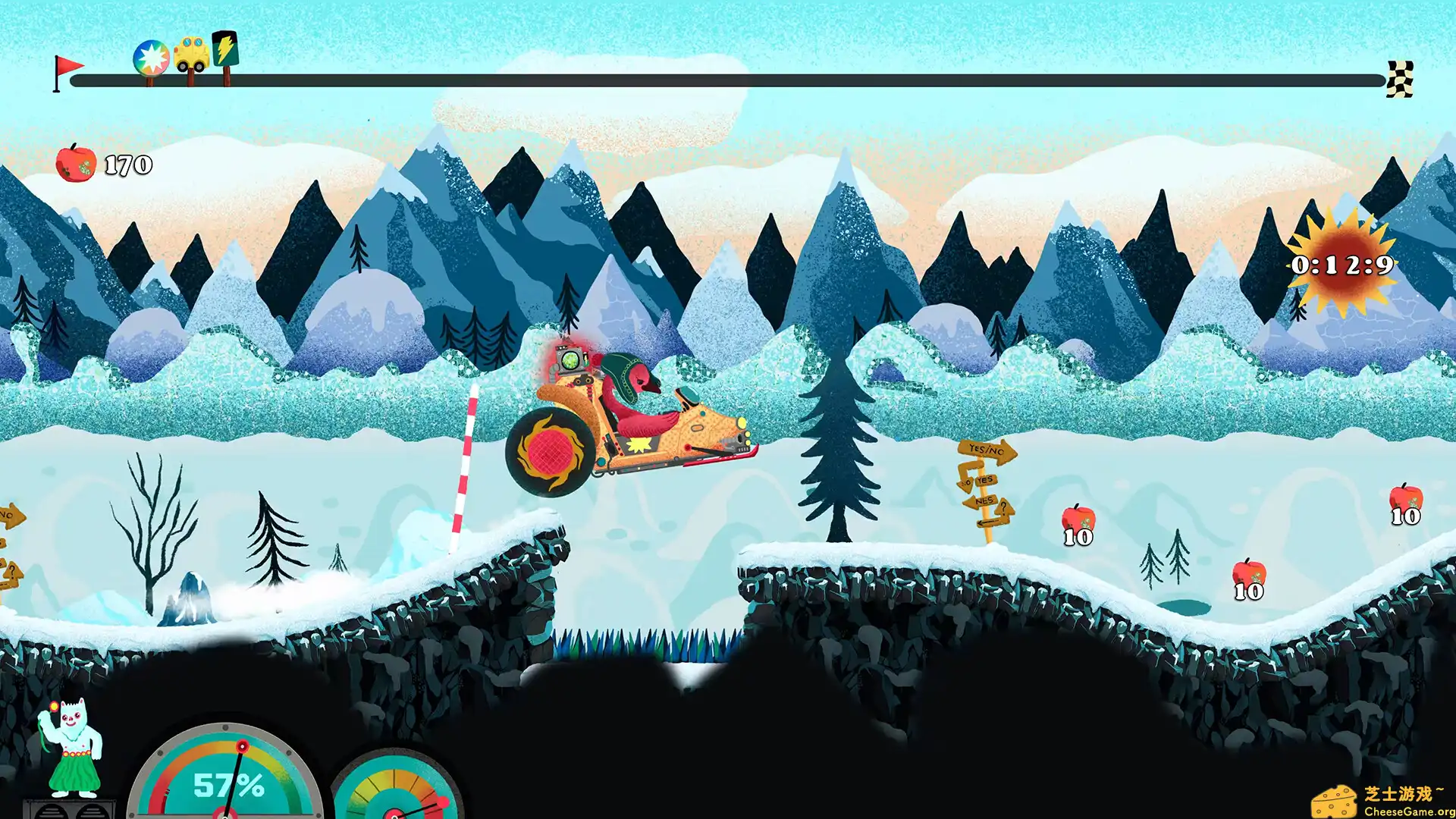Click the rainbow starburst marker on the progress bar
This screenshot has width=1456, height=819.
coord(151,58)
